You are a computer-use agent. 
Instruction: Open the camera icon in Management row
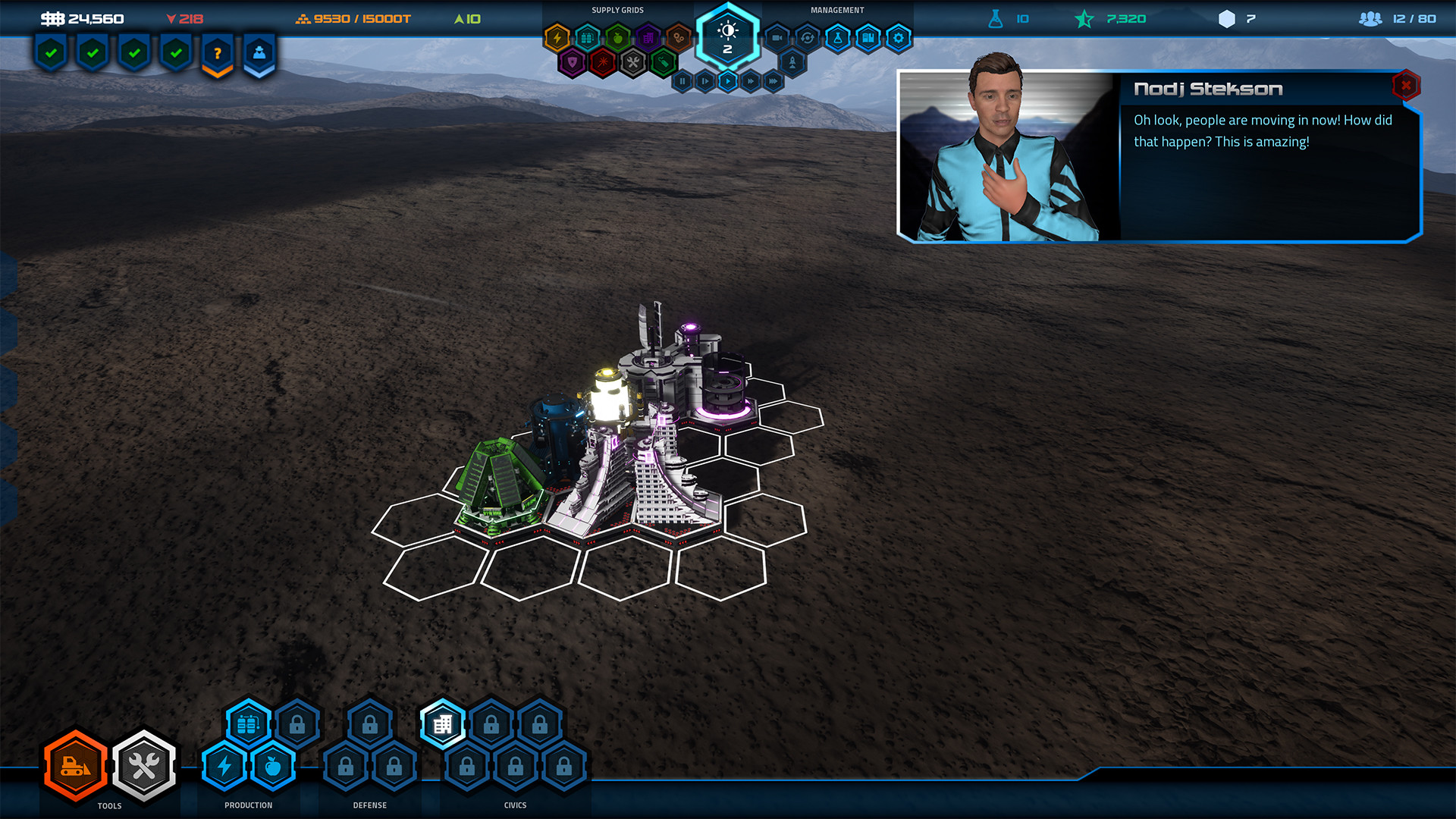777,37
